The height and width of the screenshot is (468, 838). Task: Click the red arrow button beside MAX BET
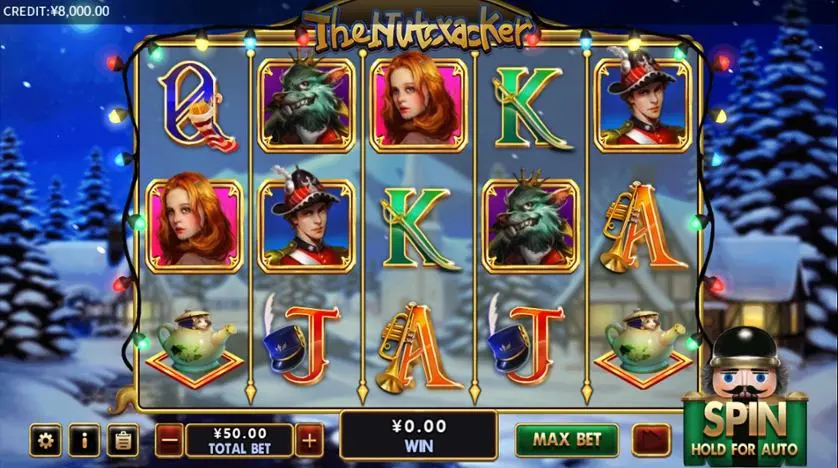650,439
